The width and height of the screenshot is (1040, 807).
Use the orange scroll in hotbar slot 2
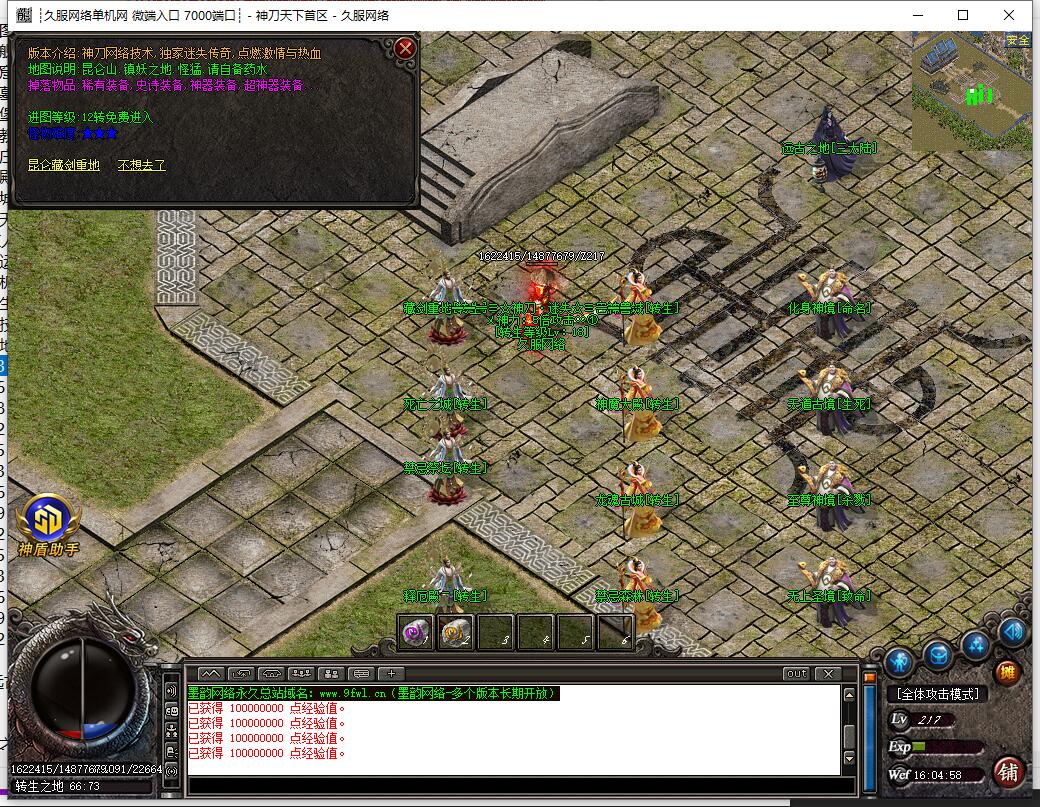click(456, 632)
